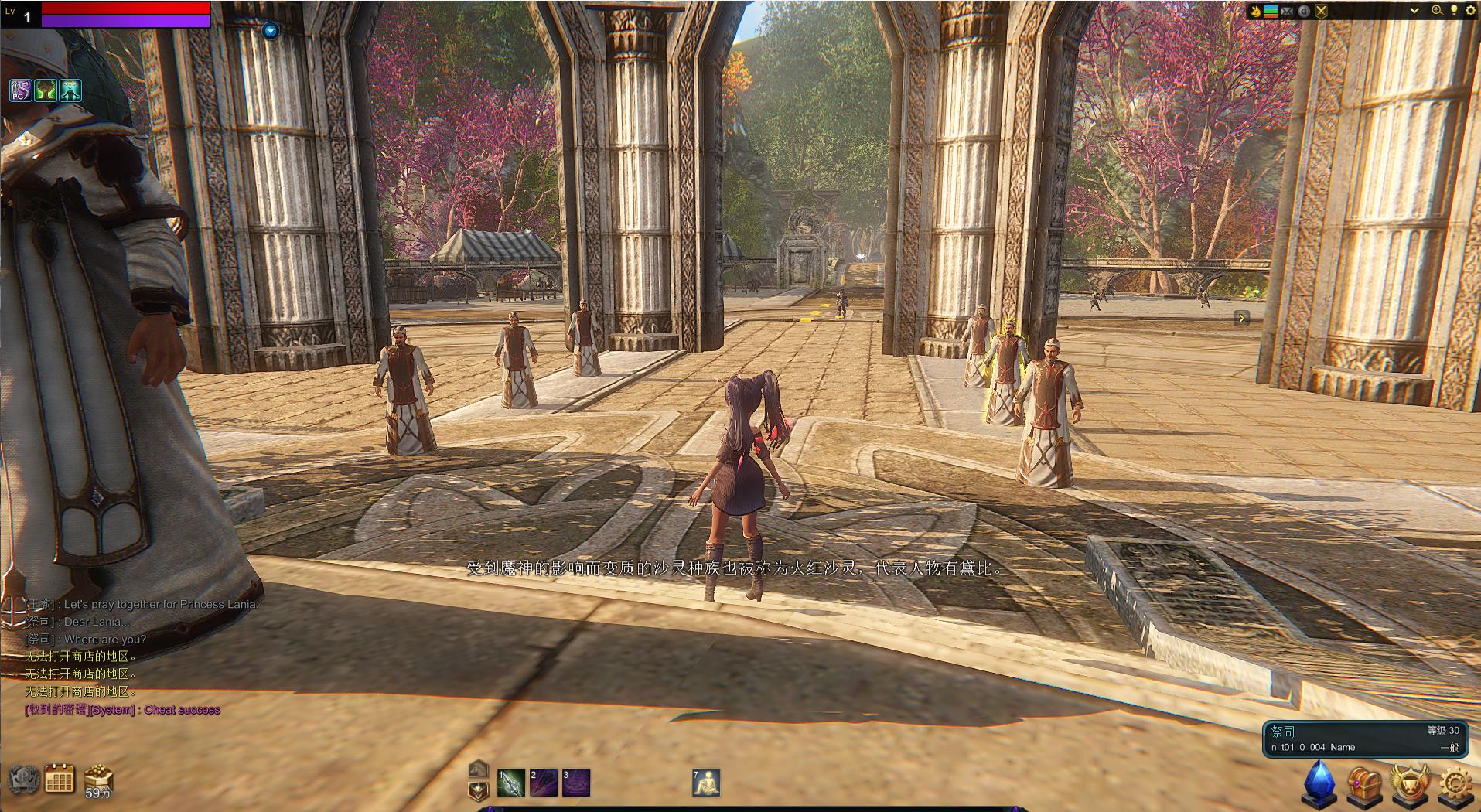The height and width of the screenshot is (812, 1481).
Task: Open the blue crystal shop icon
Action: (1320, 783)
